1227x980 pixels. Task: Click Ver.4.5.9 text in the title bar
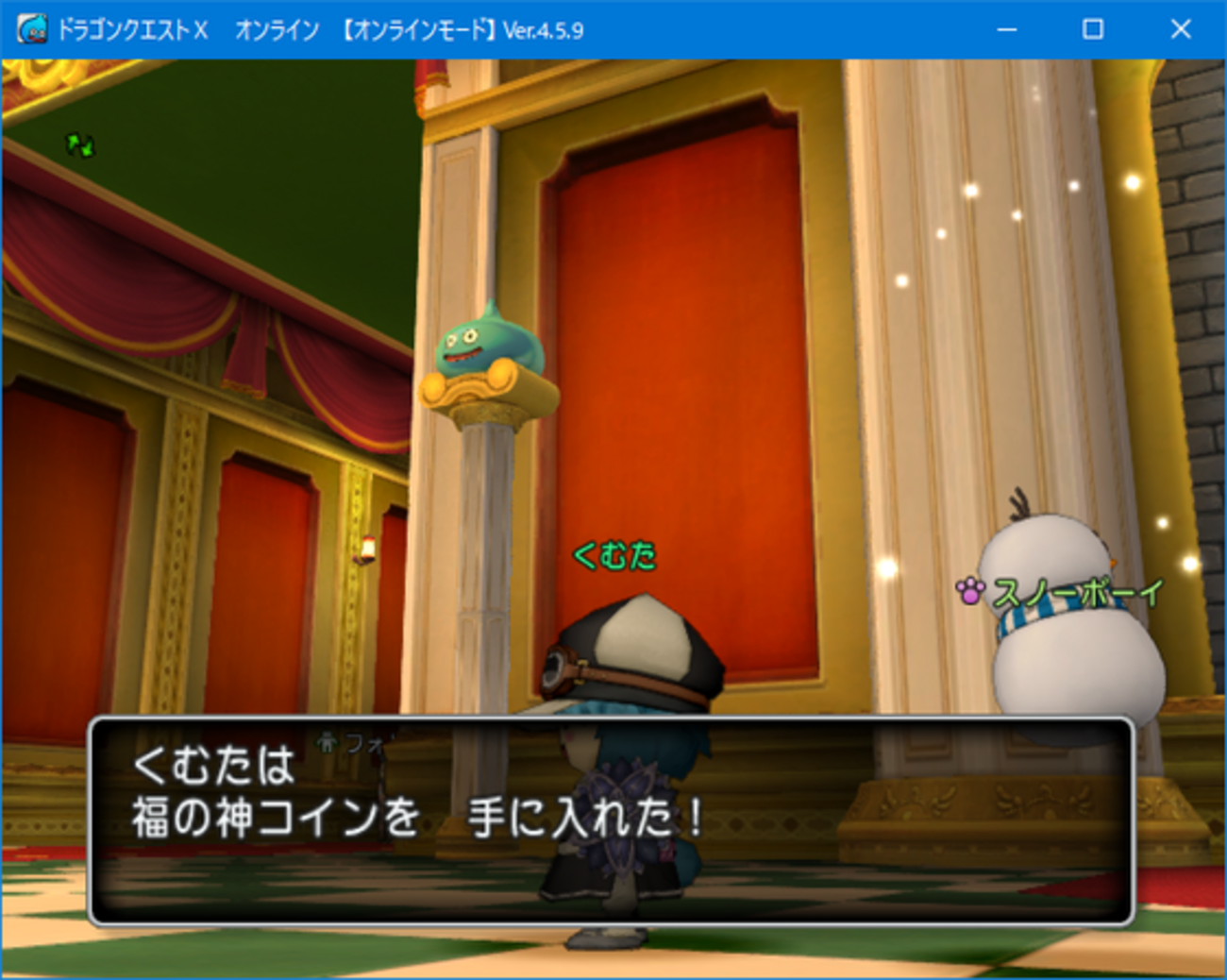point(543,29)
